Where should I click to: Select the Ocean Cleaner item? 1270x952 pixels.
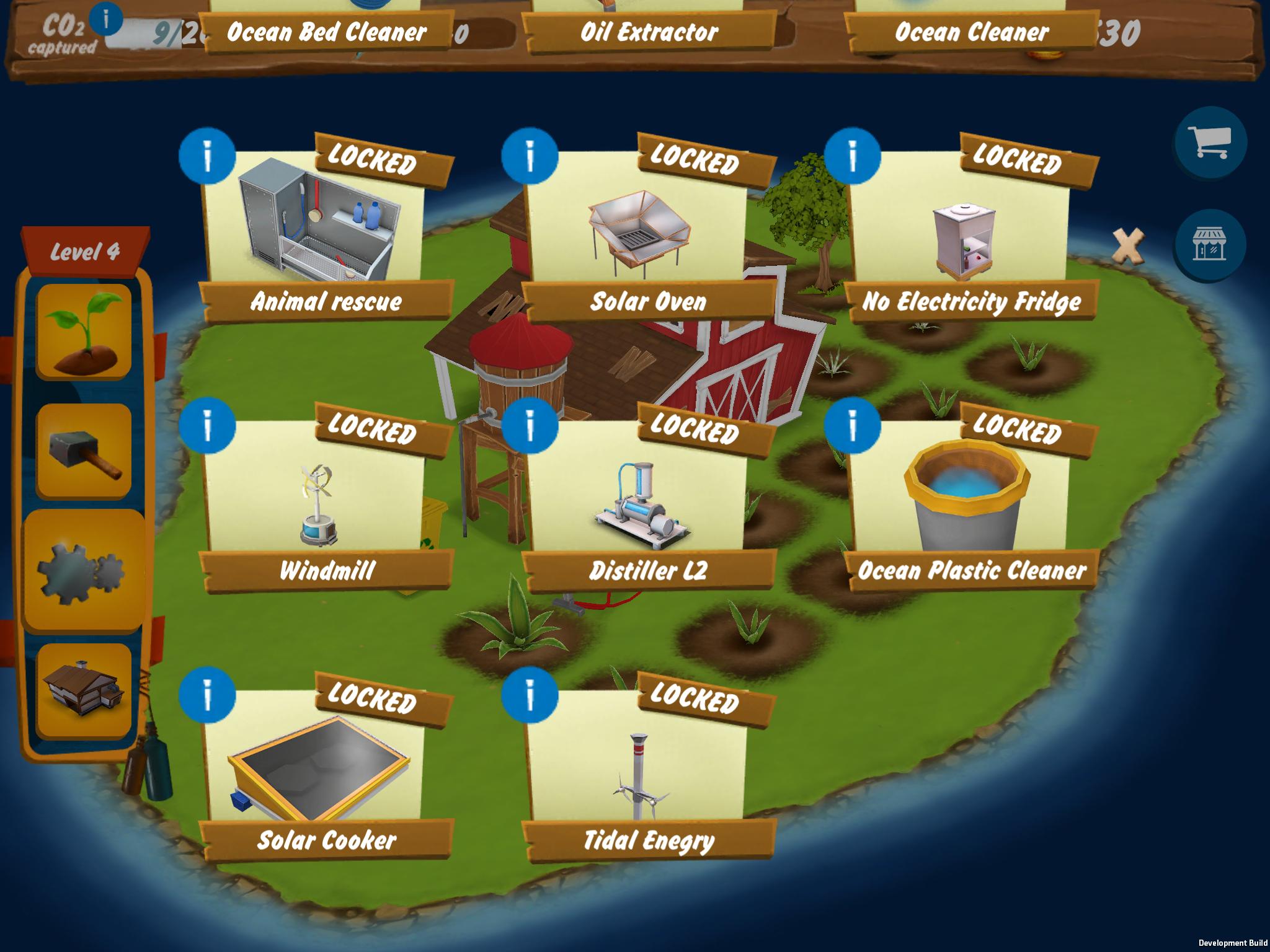(x=971, y=30)
